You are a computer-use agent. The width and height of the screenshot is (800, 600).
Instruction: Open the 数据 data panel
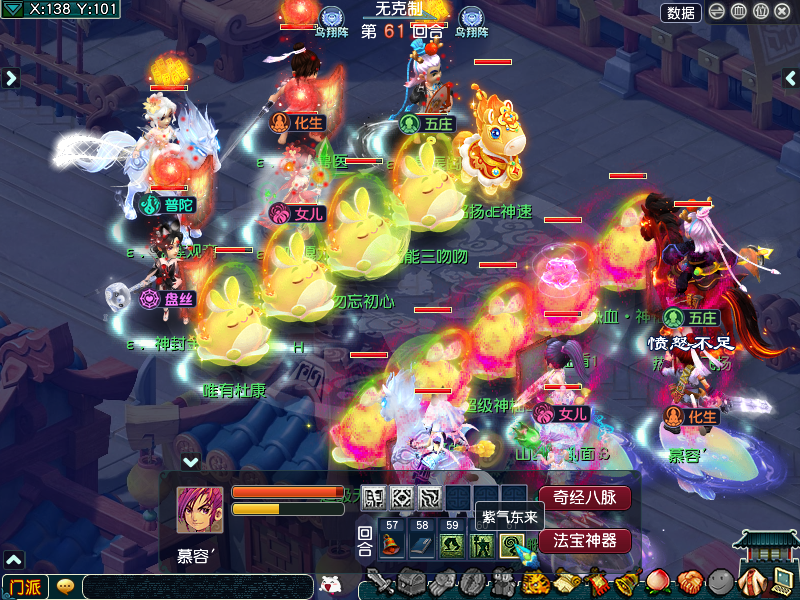coord(681,12)
